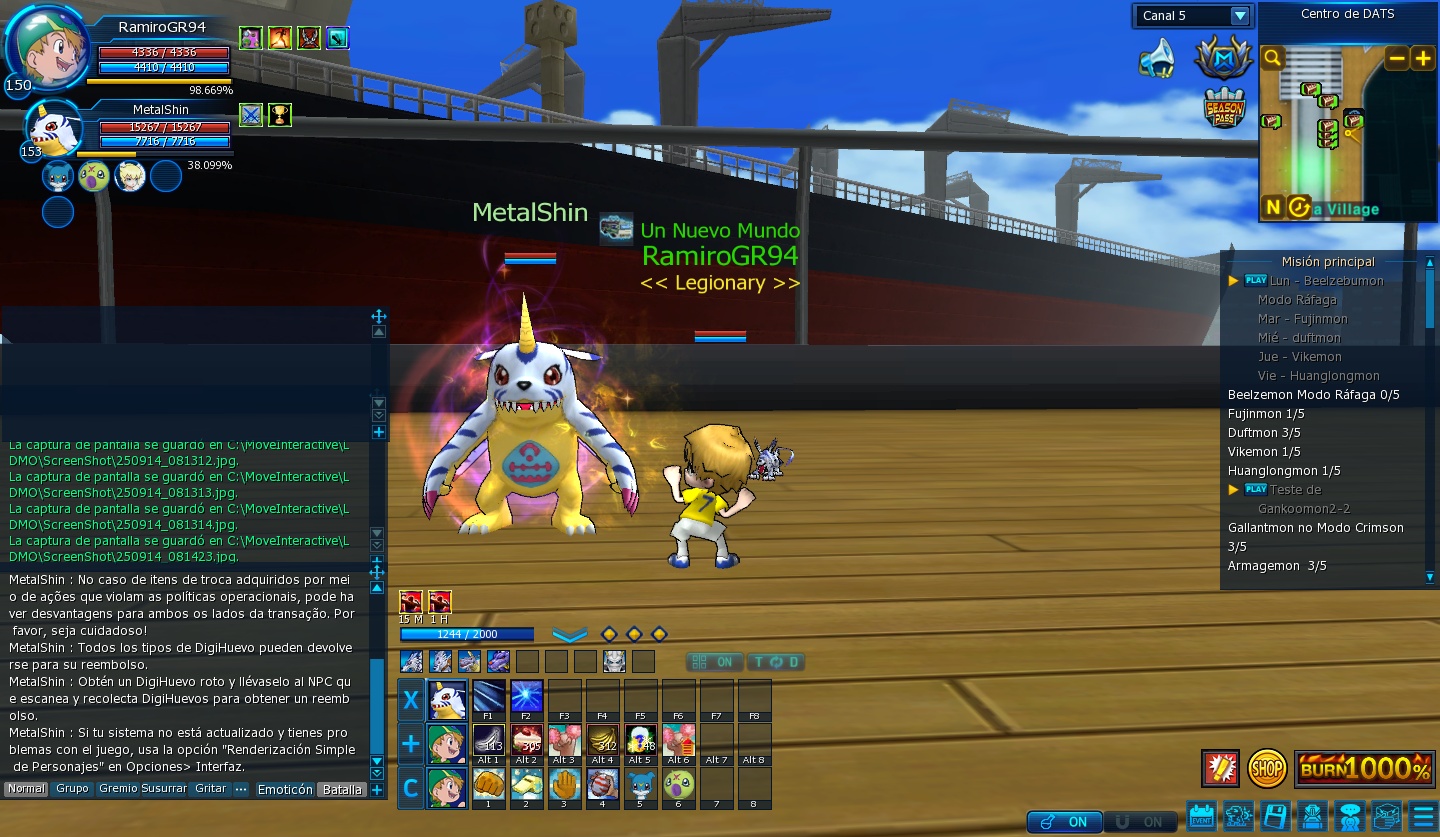The height and width of the screenshot is (837, 1440).
Task: Click the BURN 1000% banner
Action: pyautogui.click(x=1364, y=768)
